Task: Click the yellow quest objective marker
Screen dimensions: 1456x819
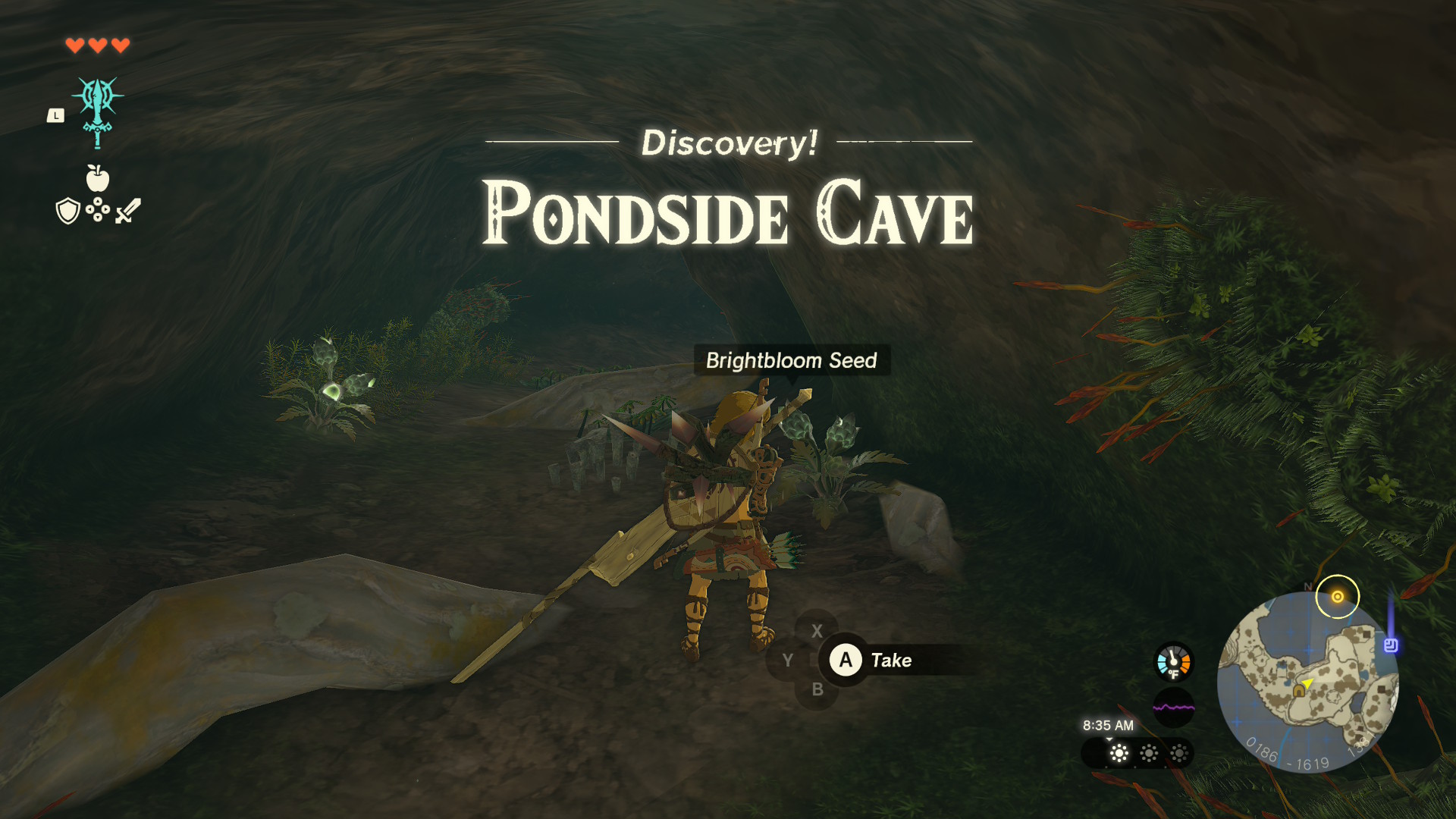Action: tap(1337, 597)
